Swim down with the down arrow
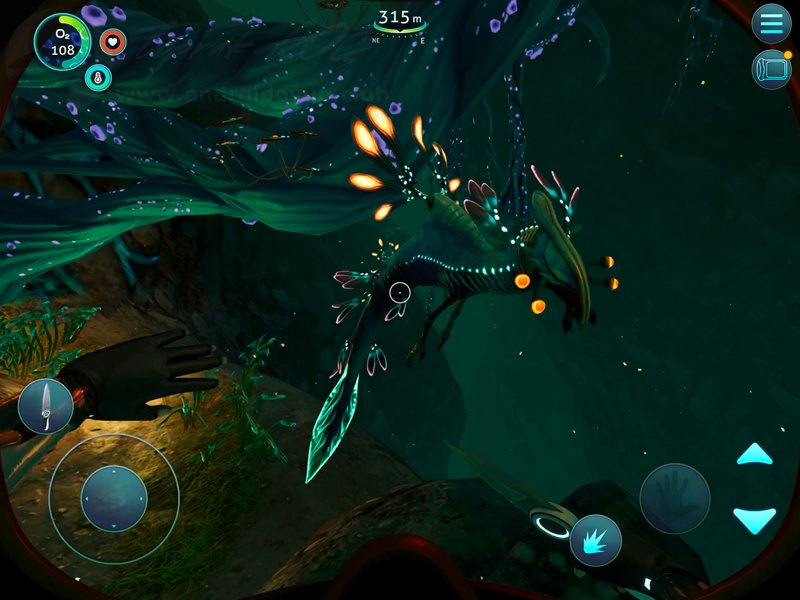This screenshot has height=600, width=800. [754, 518]
